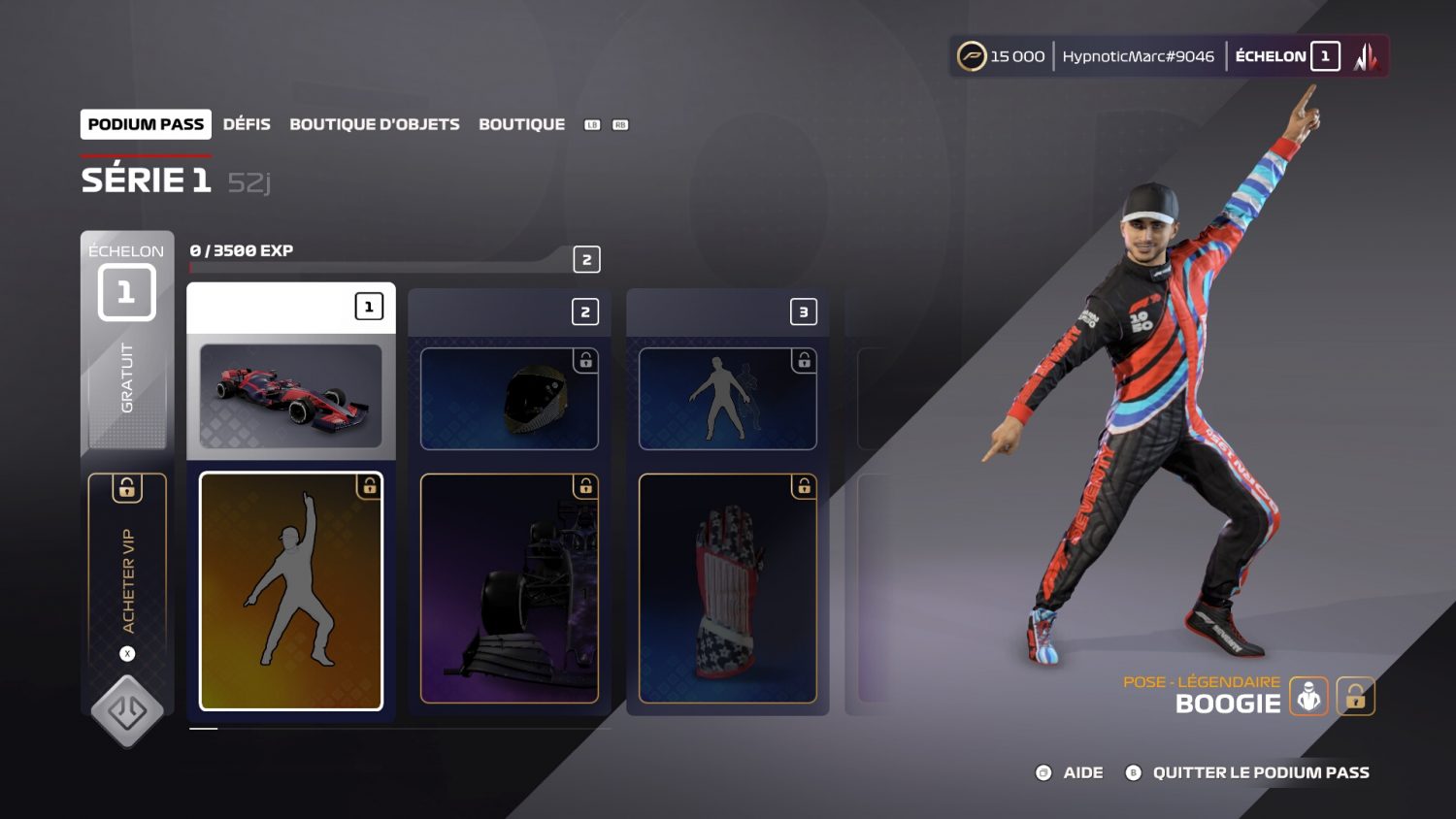Click the pose category icon beside Boogie
This screenshot has width=1456, height=819.
click(x=1308, y=697)
